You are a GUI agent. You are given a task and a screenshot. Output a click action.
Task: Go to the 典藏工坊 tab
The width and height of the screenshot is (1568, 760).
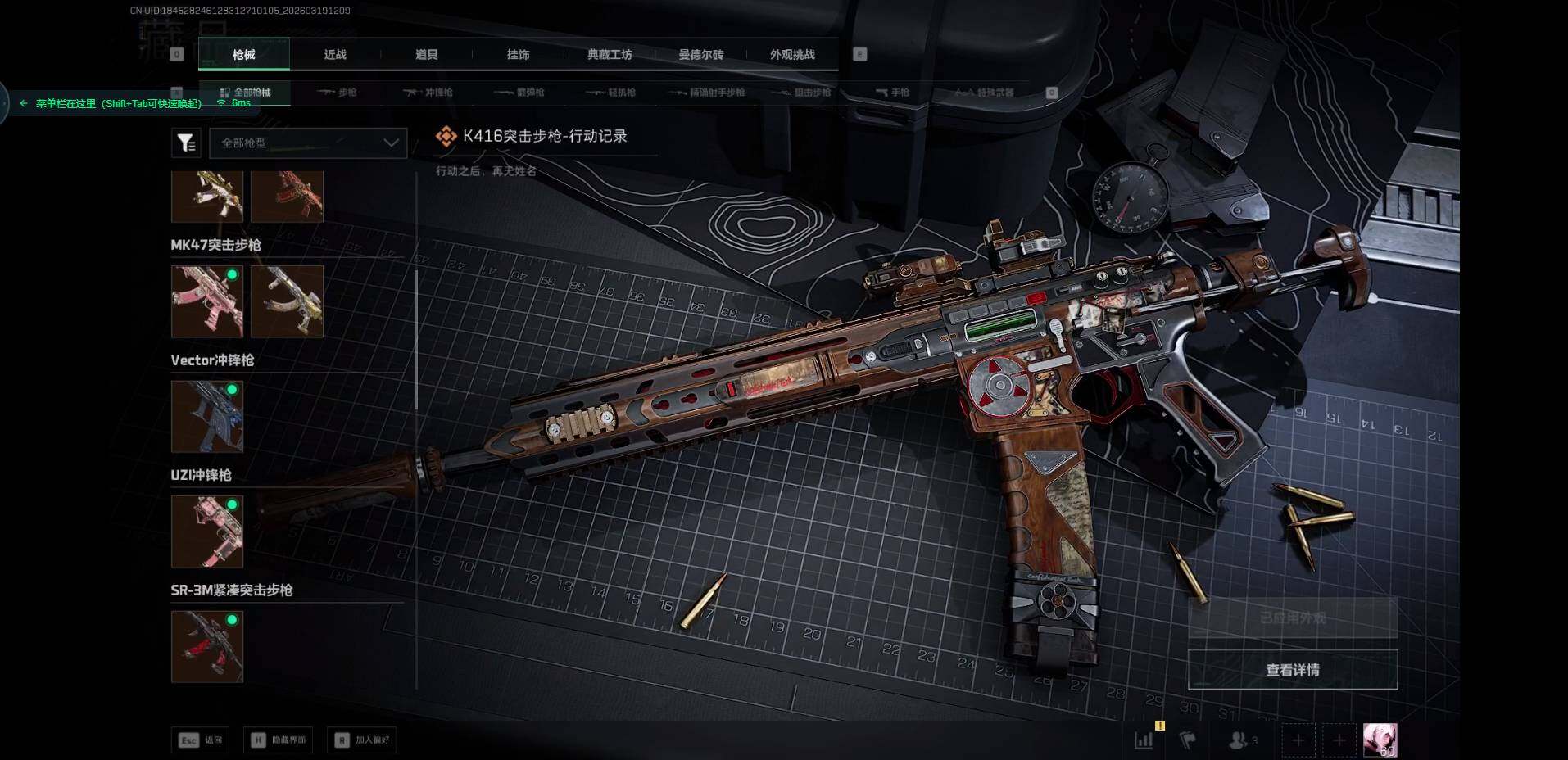(610, 55)
